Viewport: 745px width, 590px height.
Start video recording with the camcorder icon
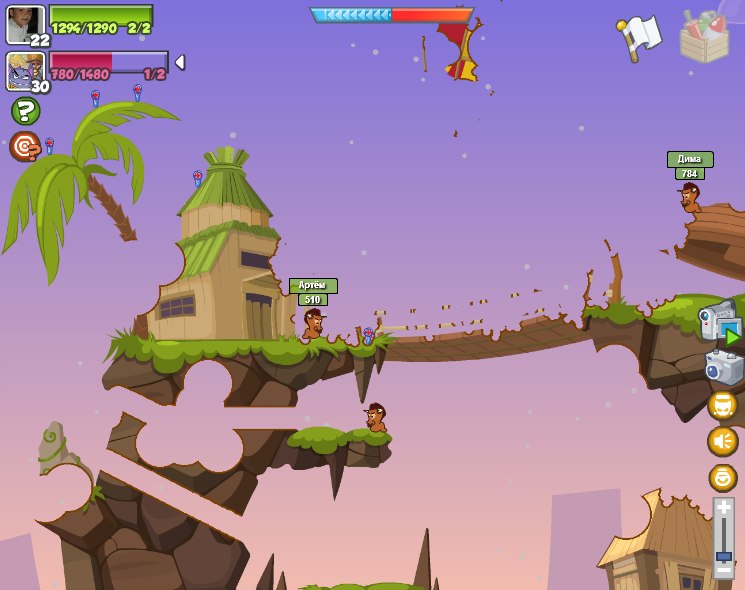[720, 323]
